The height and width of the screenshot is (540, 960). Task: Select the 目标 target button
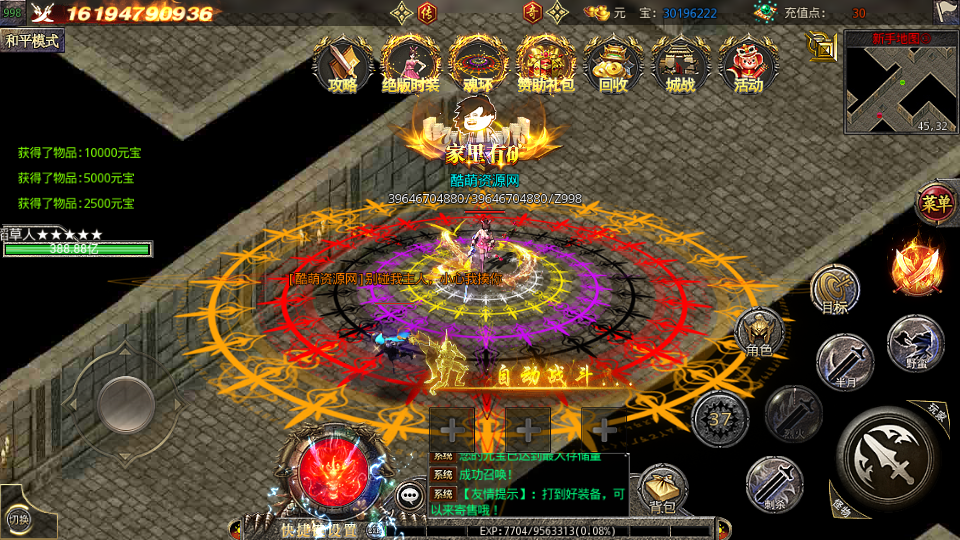click(835, 290)
